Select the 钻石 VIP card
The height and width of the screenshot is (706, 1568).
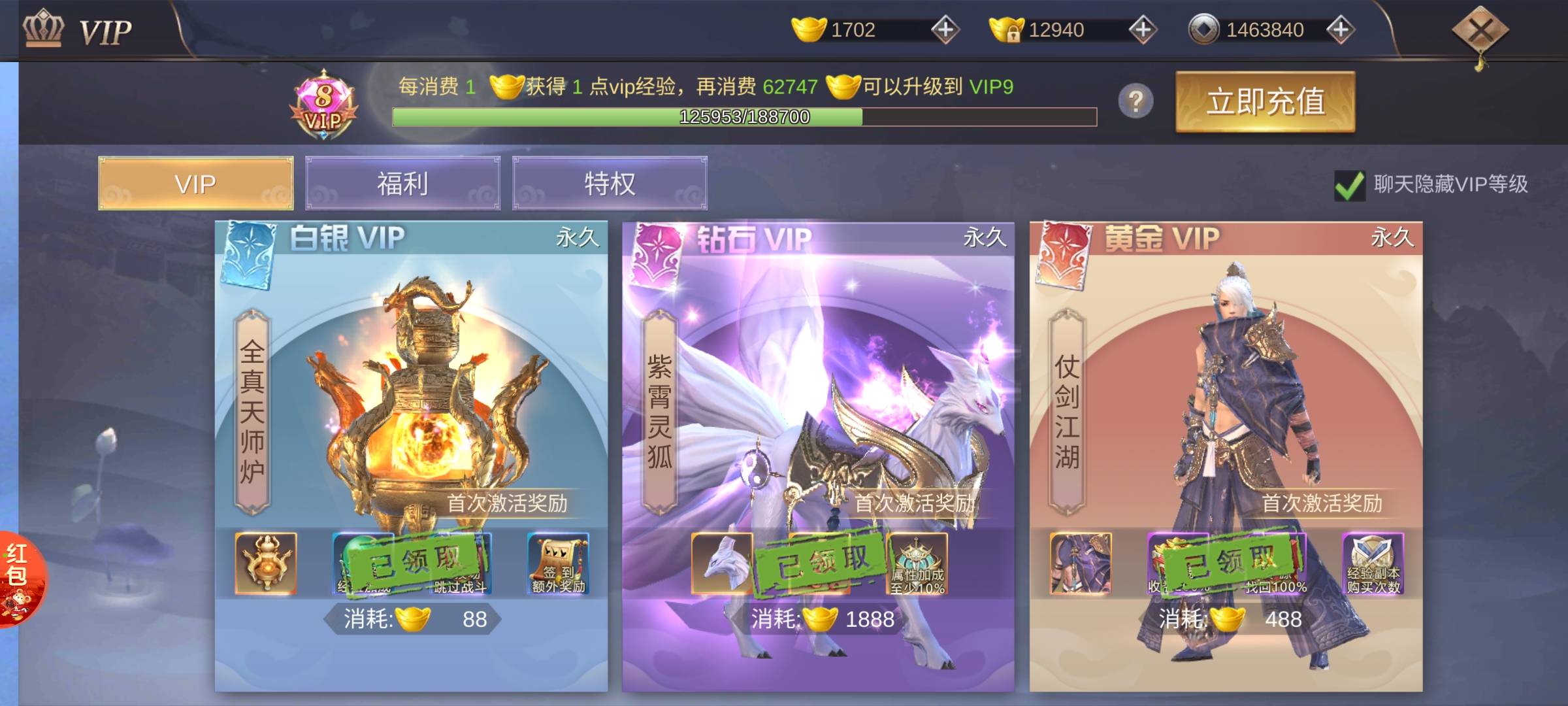pyautogui.click(x=818, y=392)
